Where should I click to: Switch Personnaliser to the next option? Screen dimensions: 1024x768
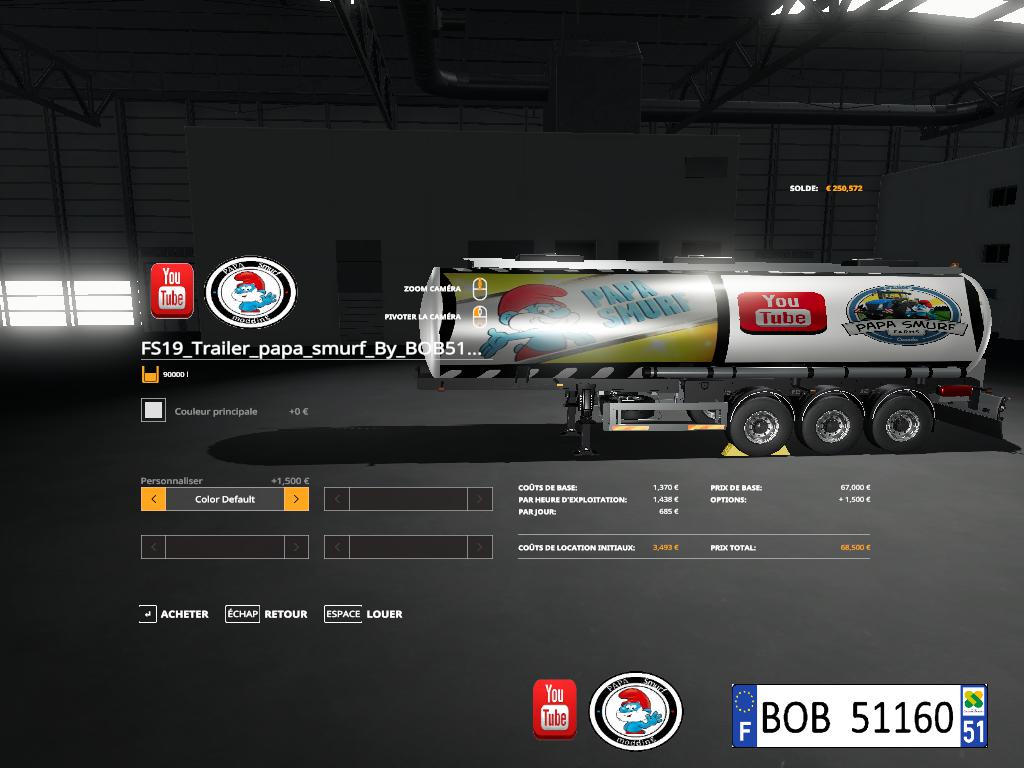296,499
